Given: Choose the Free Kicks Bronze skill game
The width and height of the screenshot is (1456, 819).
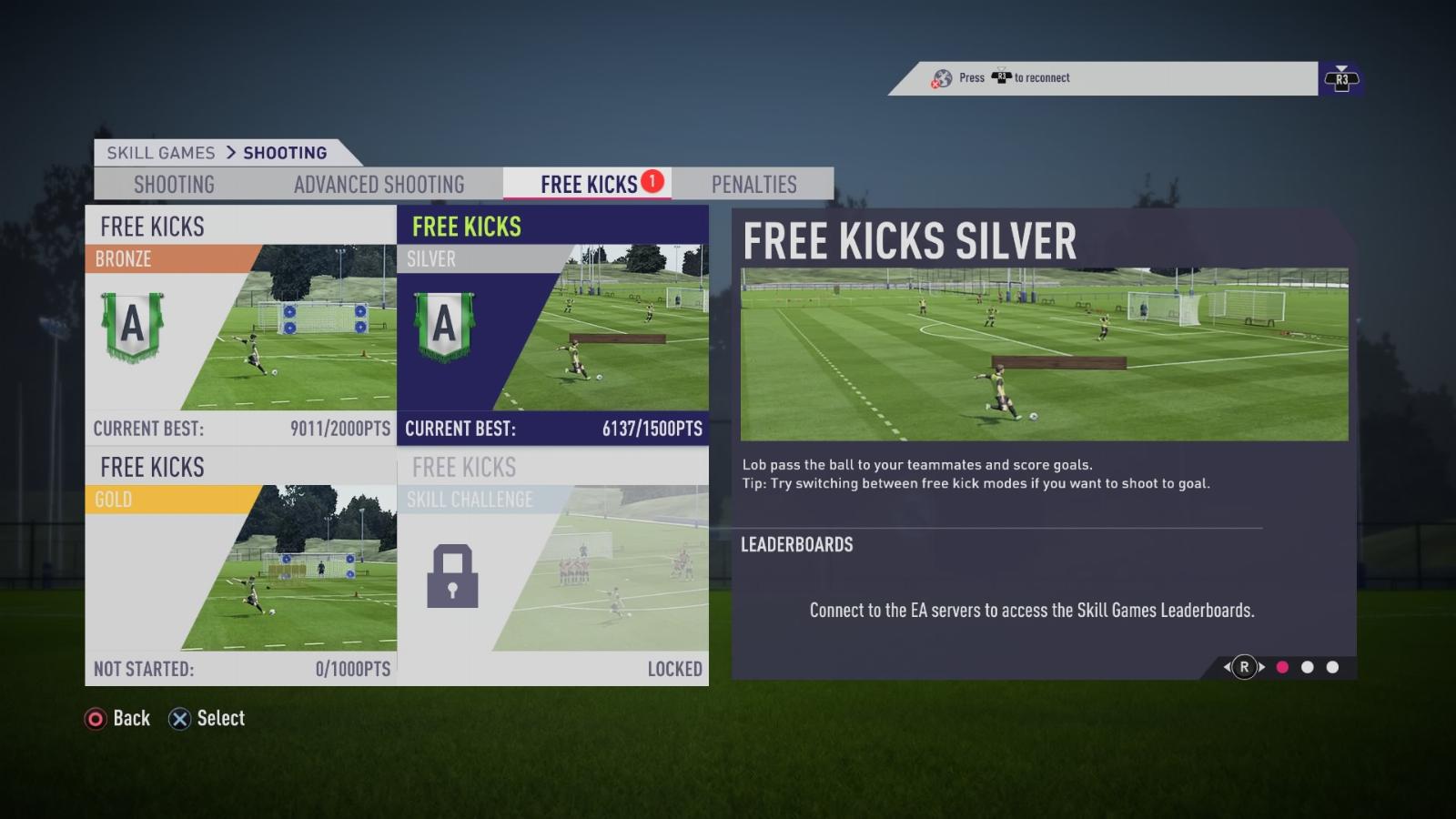Looking at the screenshot, I should 240,325.
